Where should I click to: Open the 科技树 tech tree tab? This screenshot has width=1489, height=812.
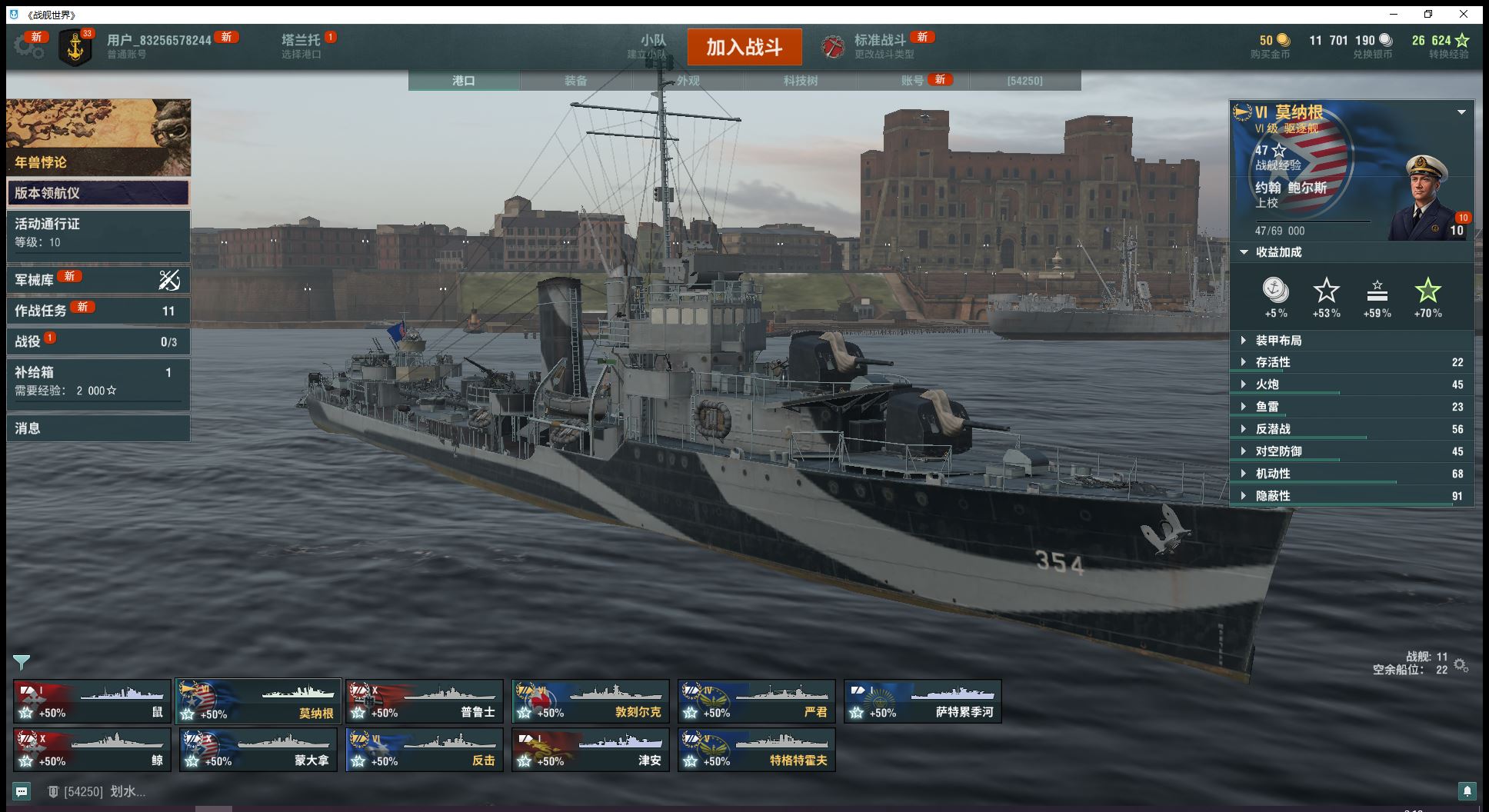(800, 81)
